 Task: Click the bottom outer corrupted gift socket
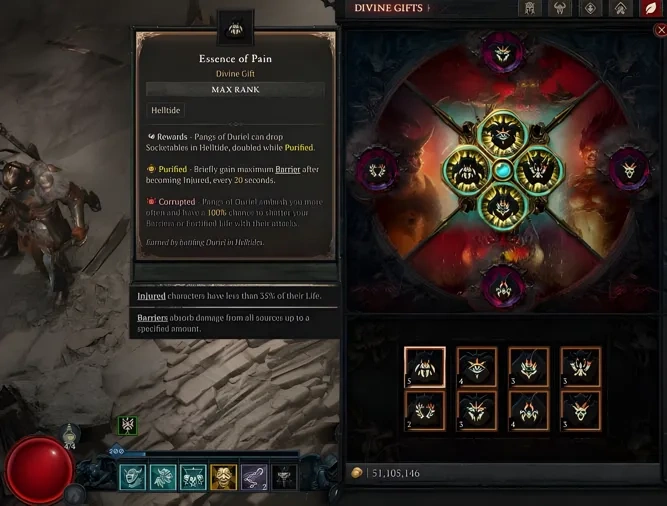(503, 288)
